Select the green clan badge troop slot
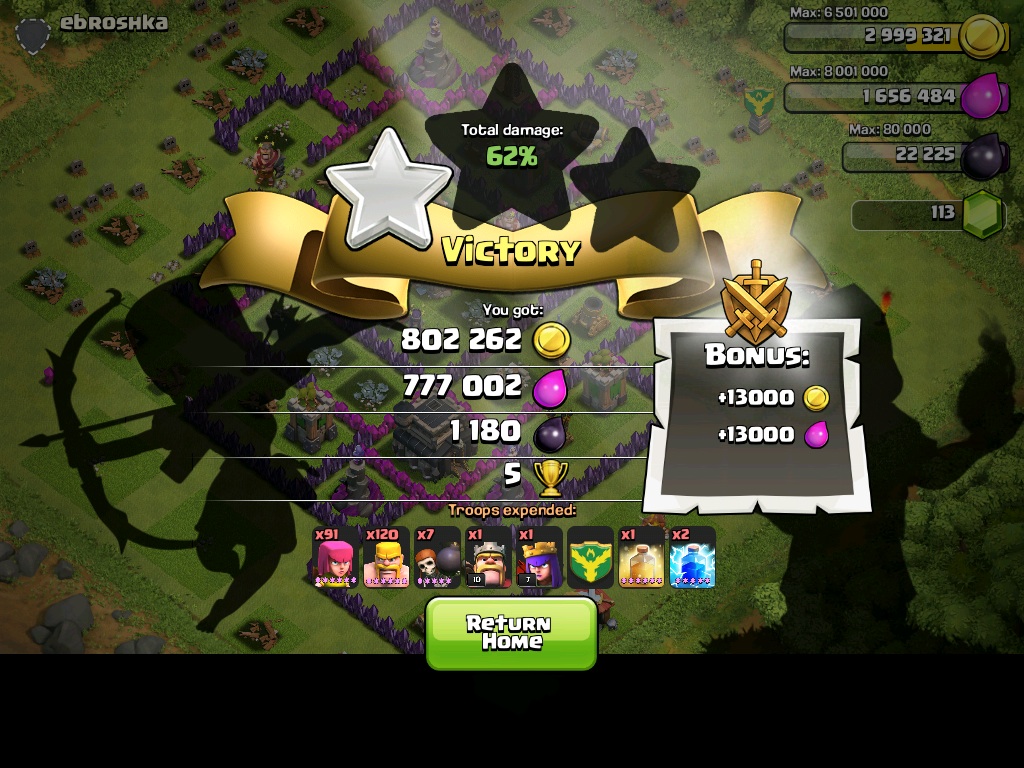 pos(590,558)
